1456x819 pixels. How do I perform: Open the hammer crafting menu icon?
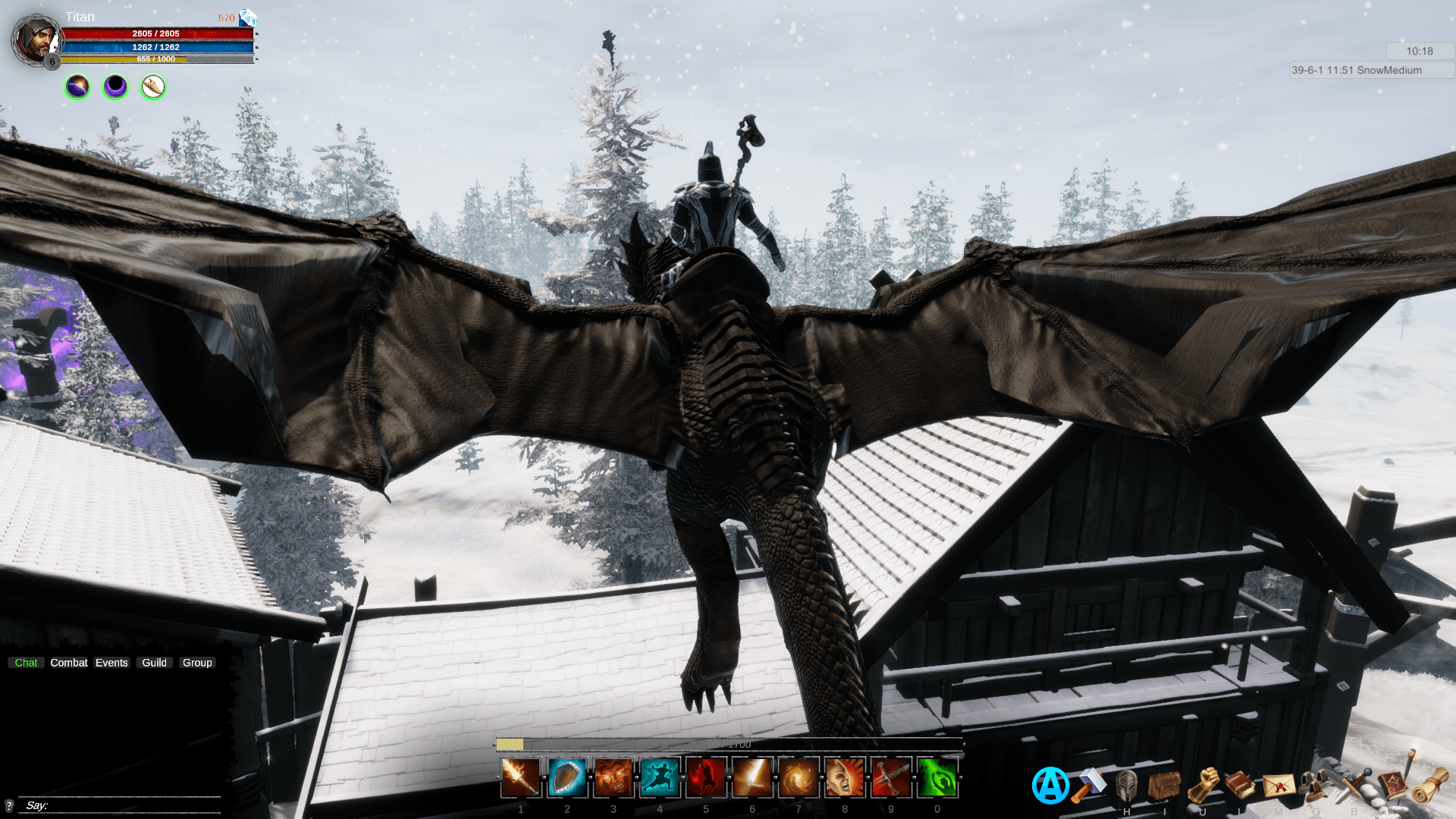(1089, 785)
